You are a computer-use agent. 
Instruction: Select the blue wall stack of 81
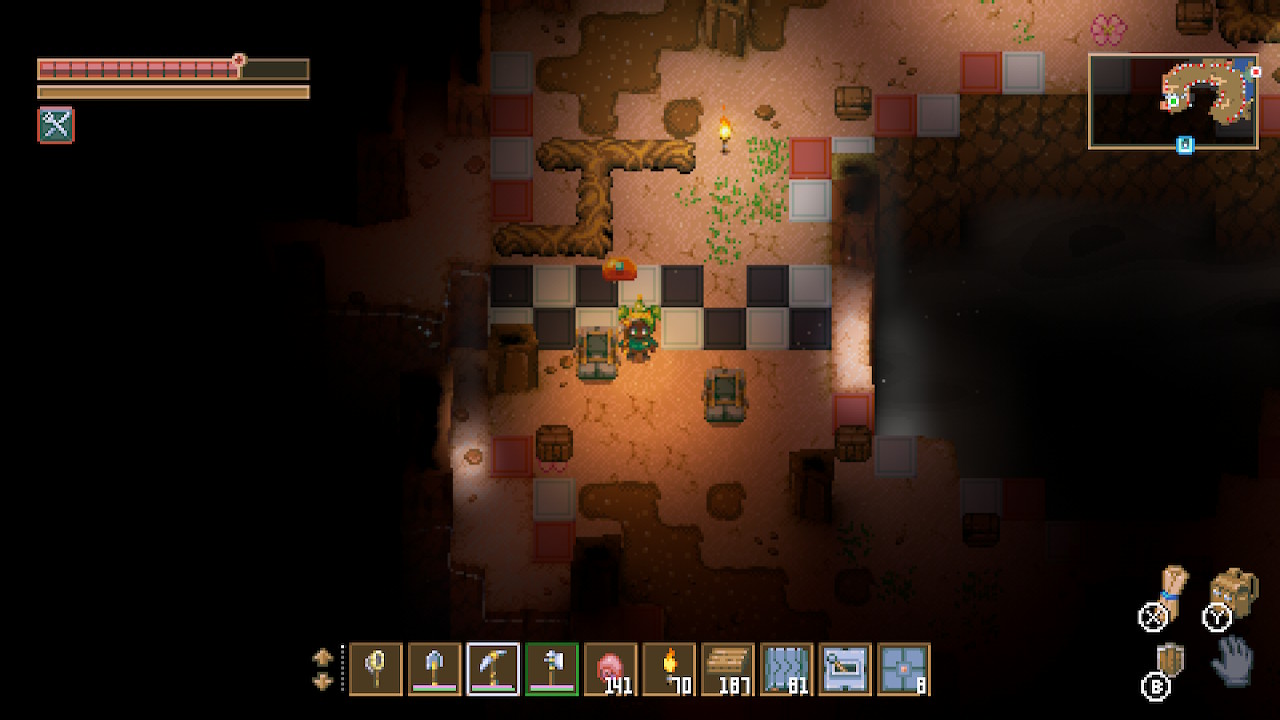(787, 669)
